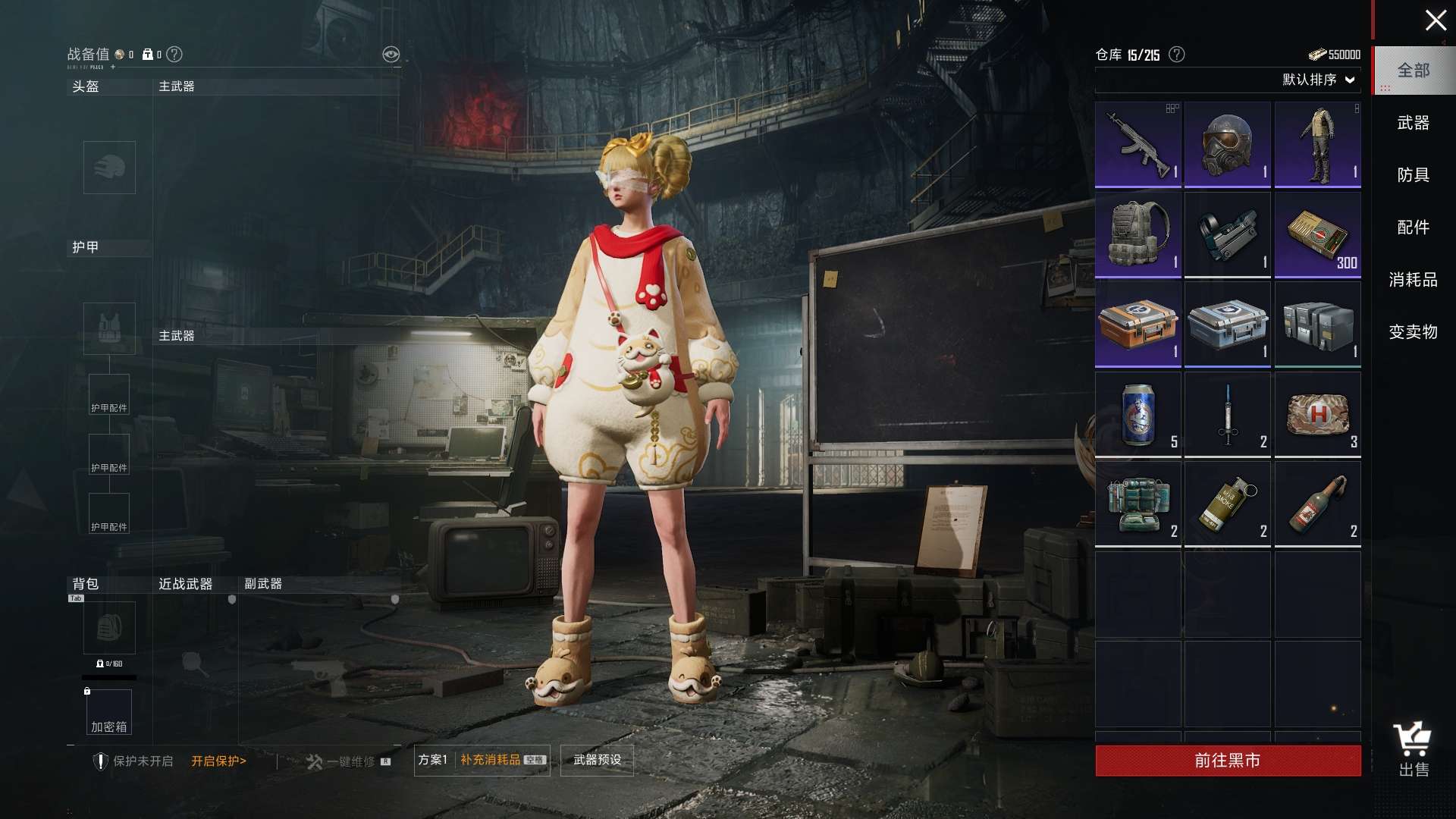Select the tactical backpack item
1456x819 pixels.
tap(1137, 234)
